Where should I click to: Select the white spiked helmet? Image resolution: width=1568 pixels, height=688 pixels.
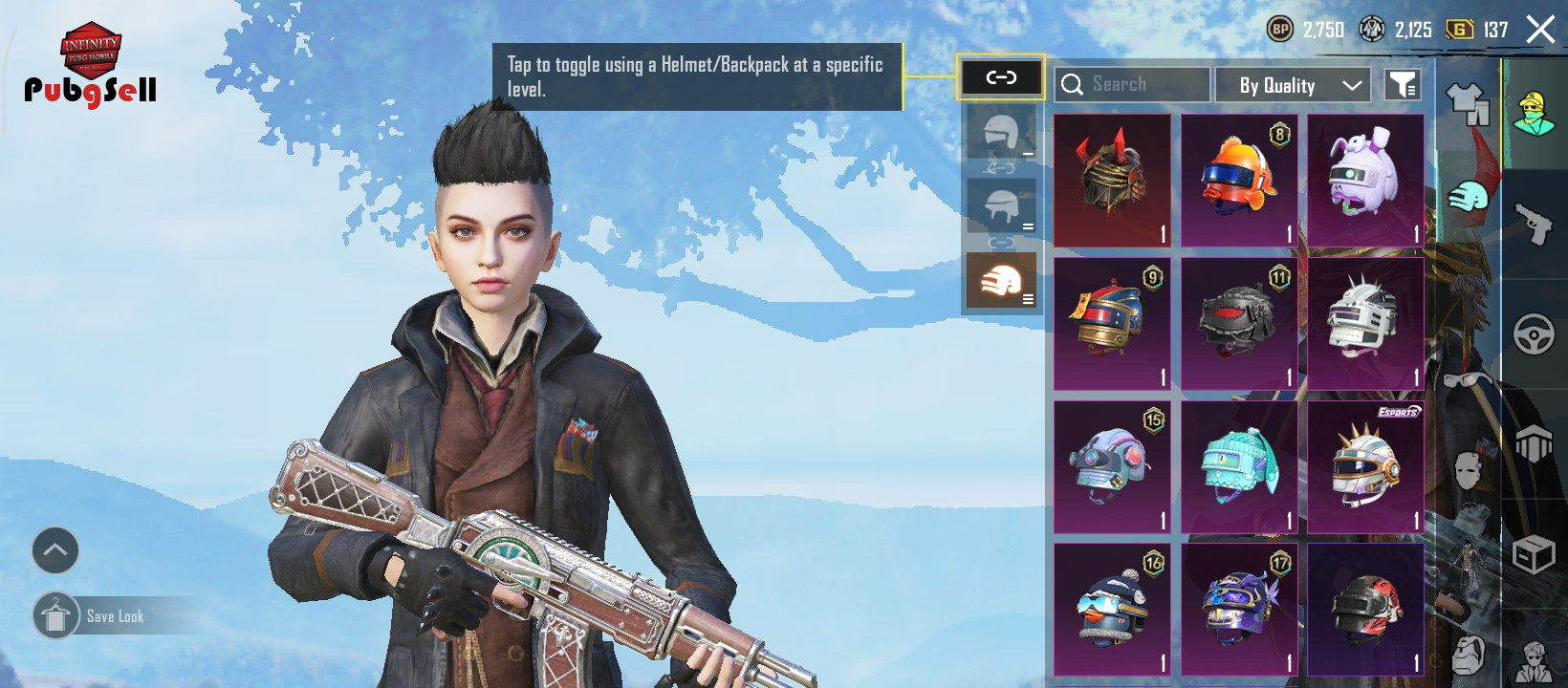1365,324
